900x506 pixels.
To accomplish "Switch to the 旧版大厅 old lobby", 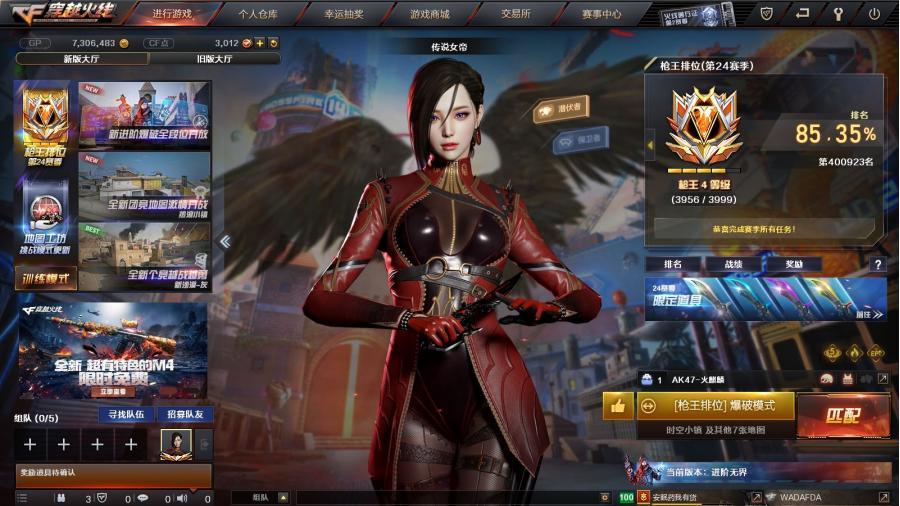I will [214, 59].
